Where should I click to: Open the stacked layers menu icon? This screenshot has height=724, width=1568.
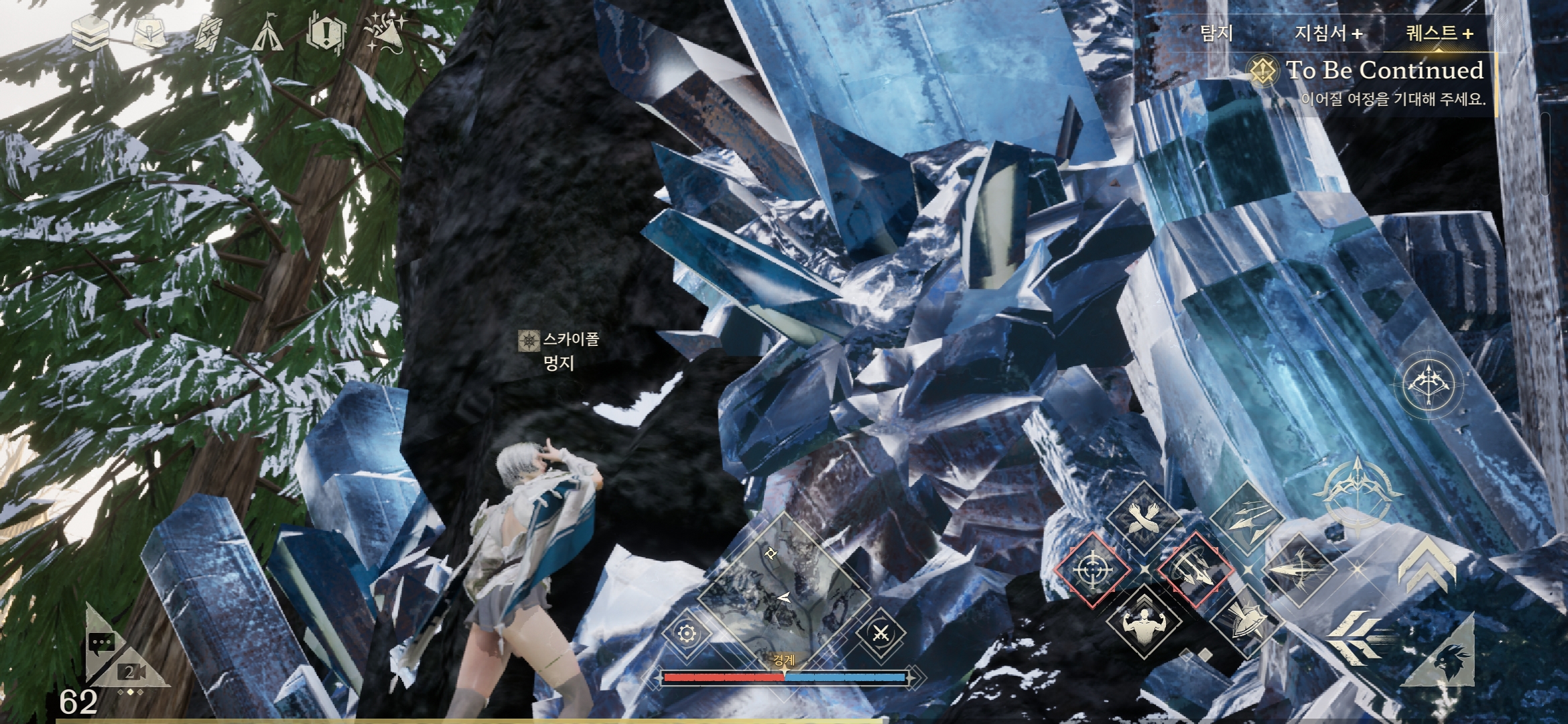(x=90, y=34)
